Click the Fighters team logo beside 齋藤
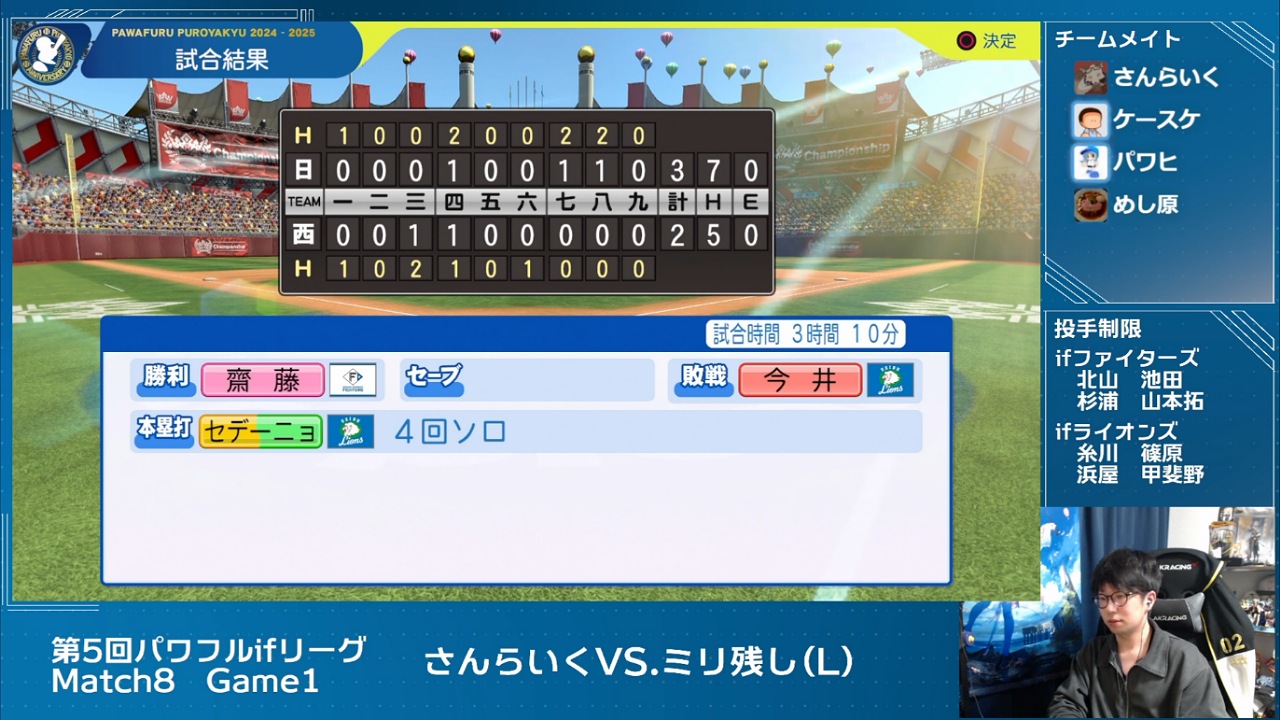The image size is (1280, 720). 352,380
